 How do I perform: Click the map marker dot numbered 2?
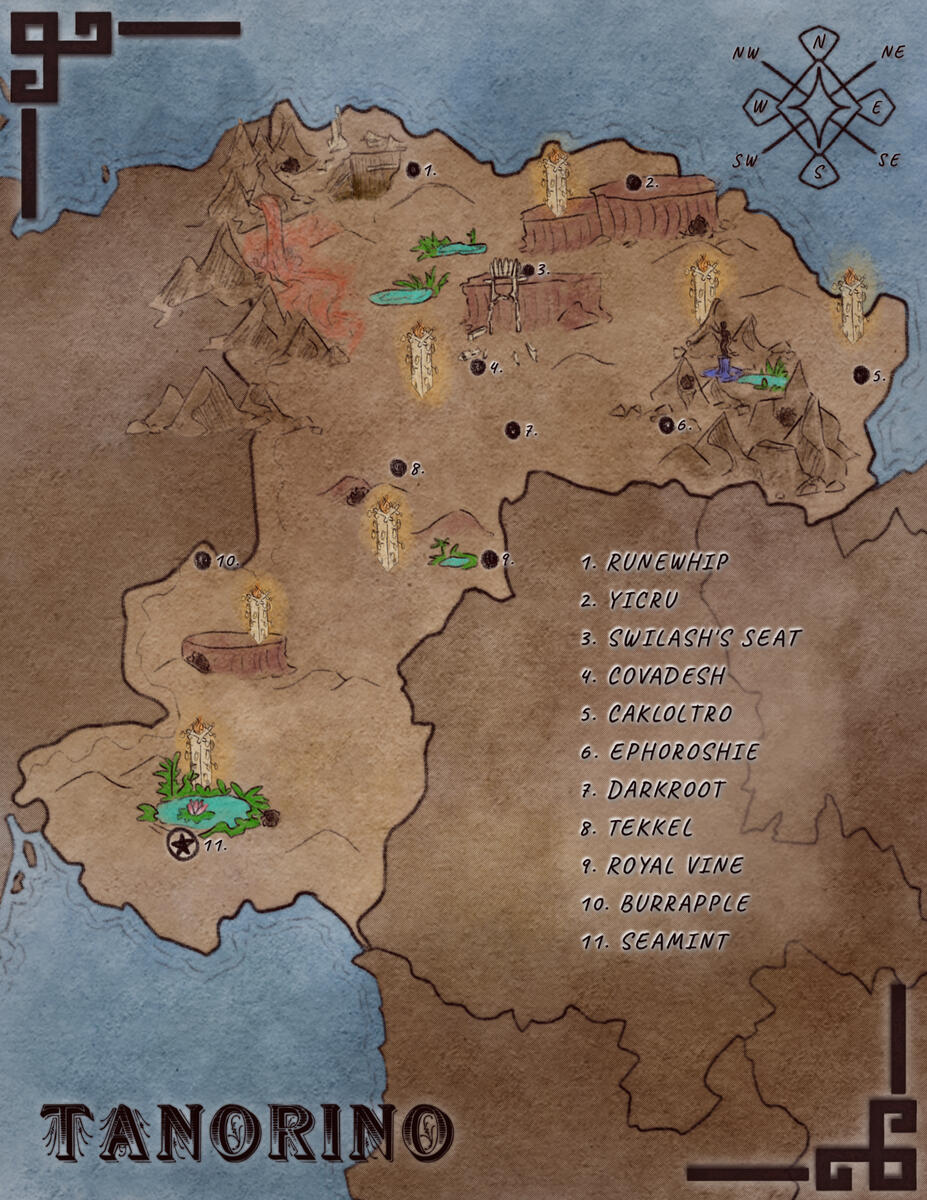click(x=633, y=182)
